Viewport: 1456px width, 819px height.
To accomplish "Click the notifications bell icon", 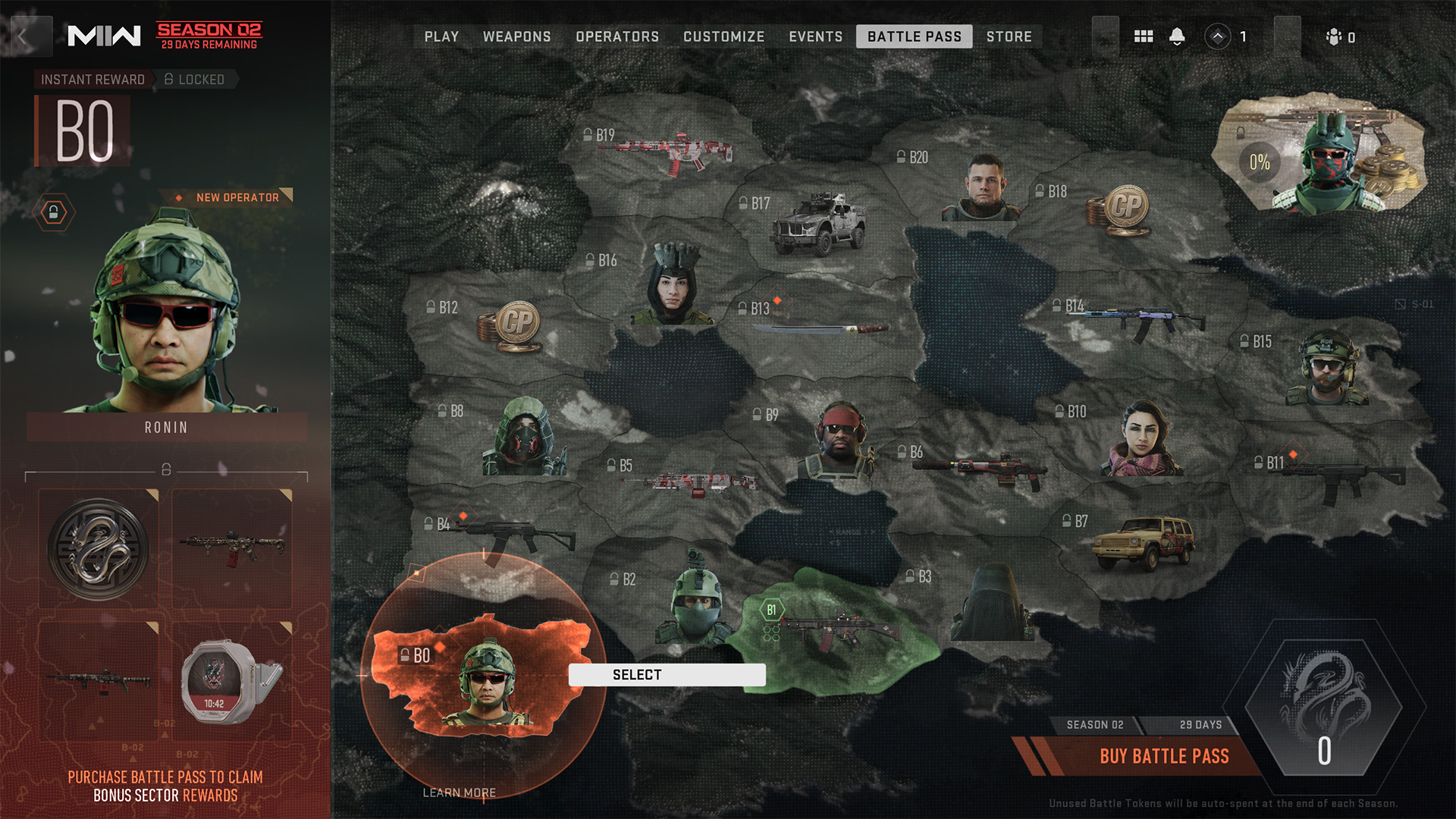I will point(1178,36).
